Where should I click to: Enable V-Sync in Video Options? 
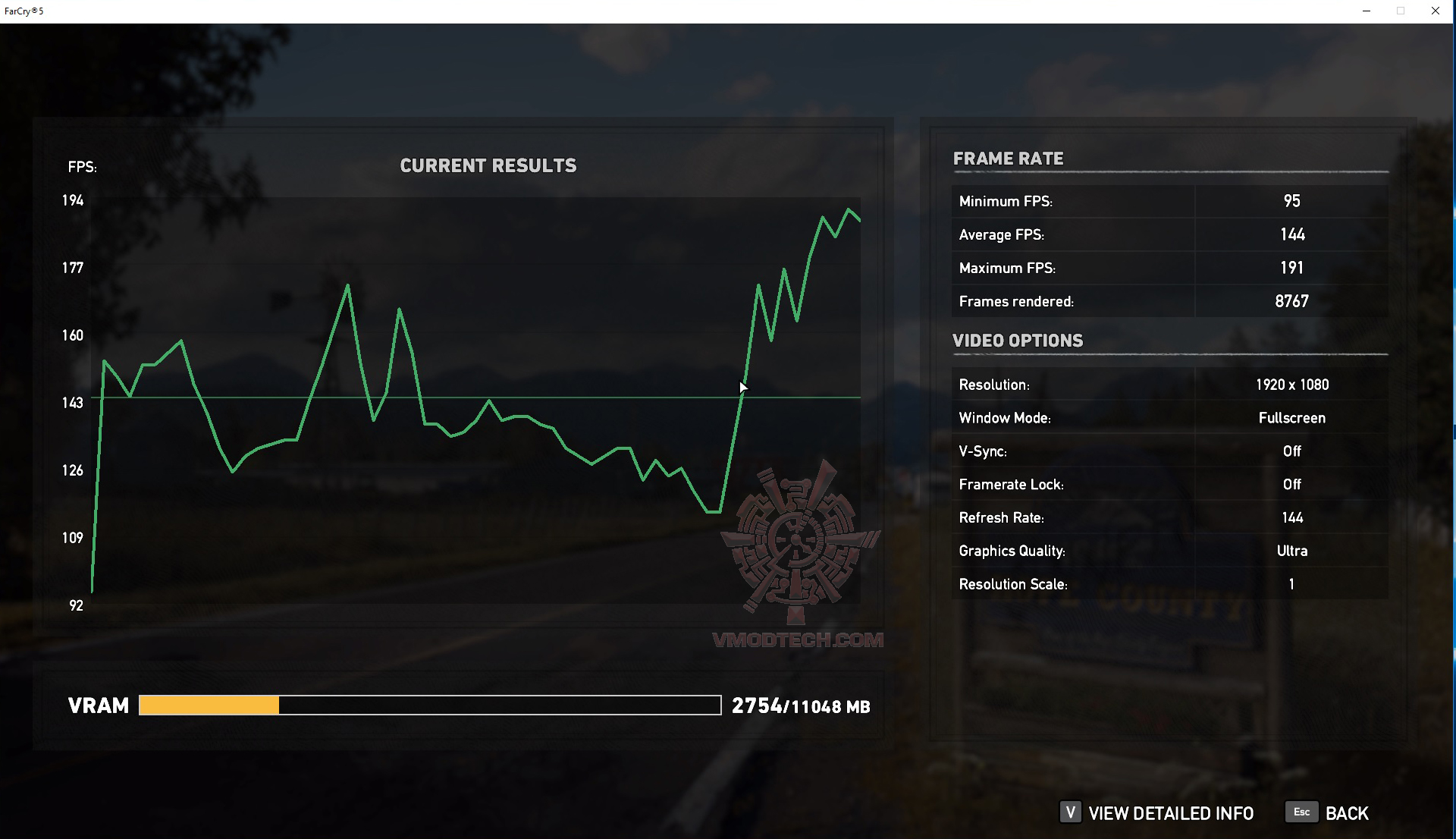click(1292, 451)
